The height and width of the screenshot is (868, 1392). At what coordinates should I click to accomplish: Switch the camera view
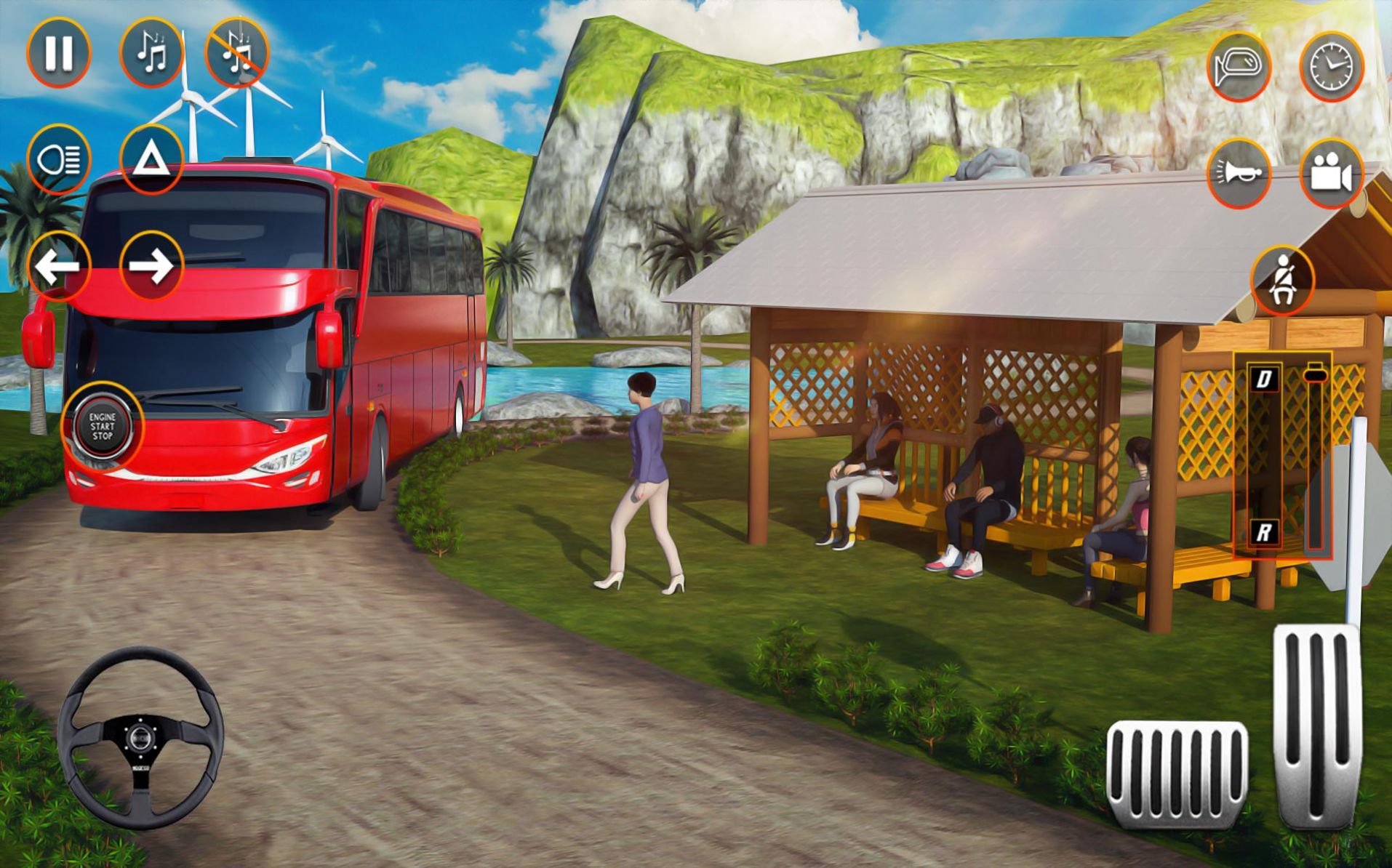(x=1331, y=174)
